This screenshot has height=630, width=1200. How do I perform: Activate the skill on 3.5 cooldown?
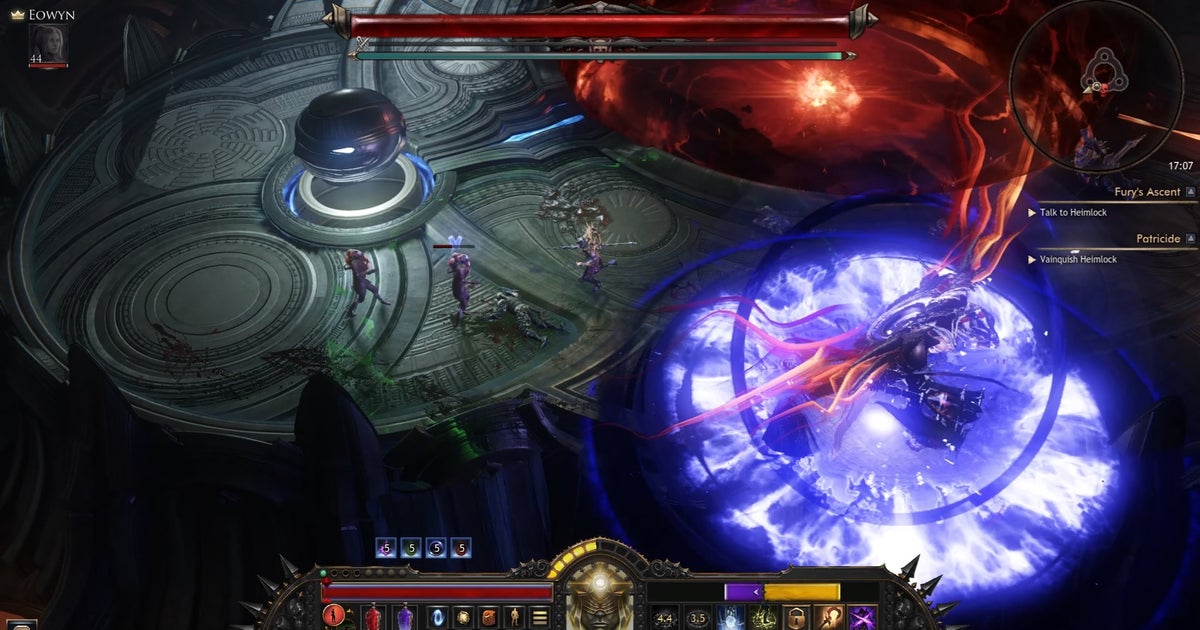697,618
